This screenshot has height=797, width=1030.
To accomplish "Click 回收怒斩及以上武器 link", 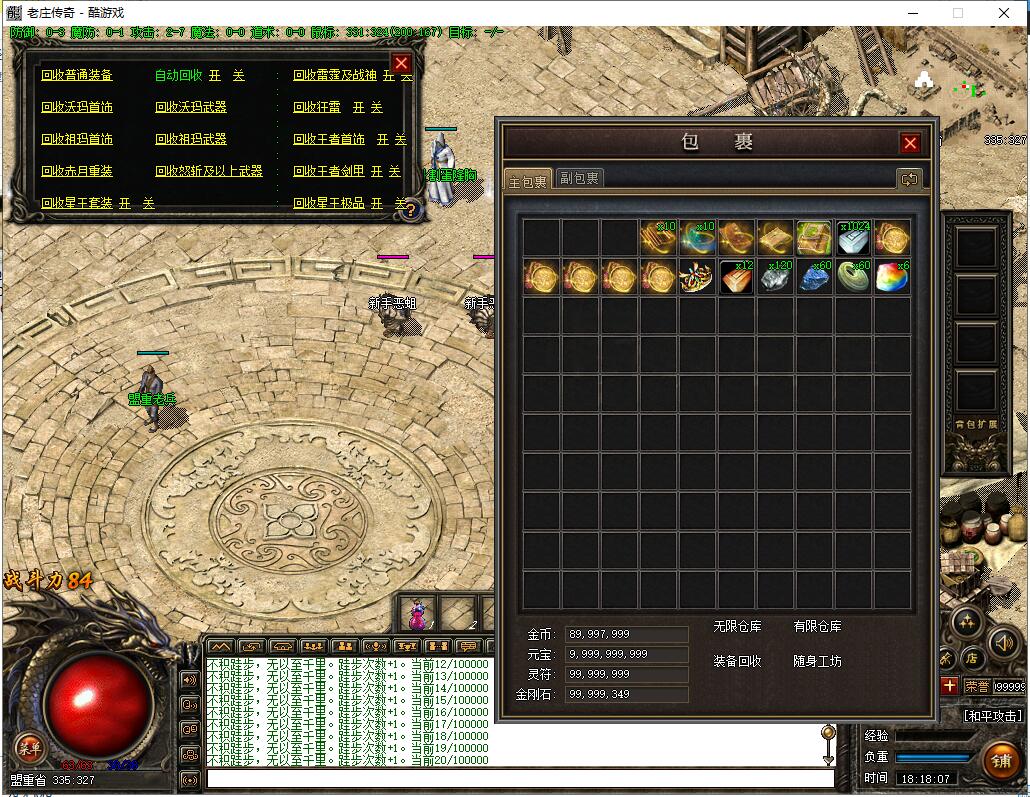I will (209, 172).
